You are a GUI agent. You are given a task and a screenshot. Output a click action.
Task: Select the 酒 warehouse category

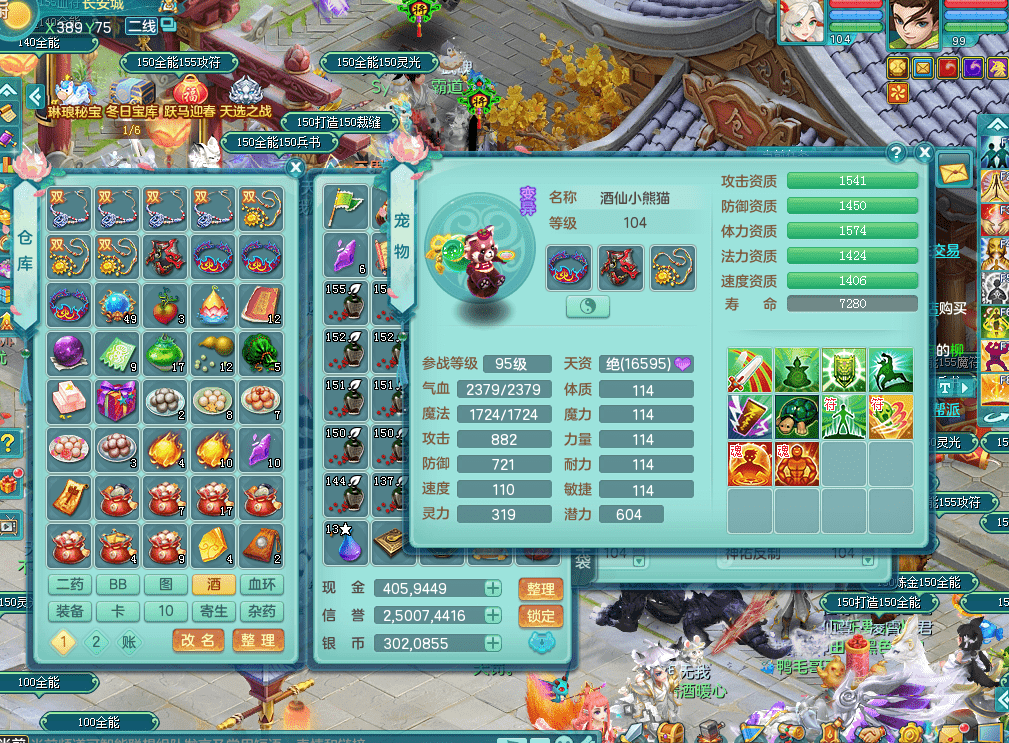[215, 585]
